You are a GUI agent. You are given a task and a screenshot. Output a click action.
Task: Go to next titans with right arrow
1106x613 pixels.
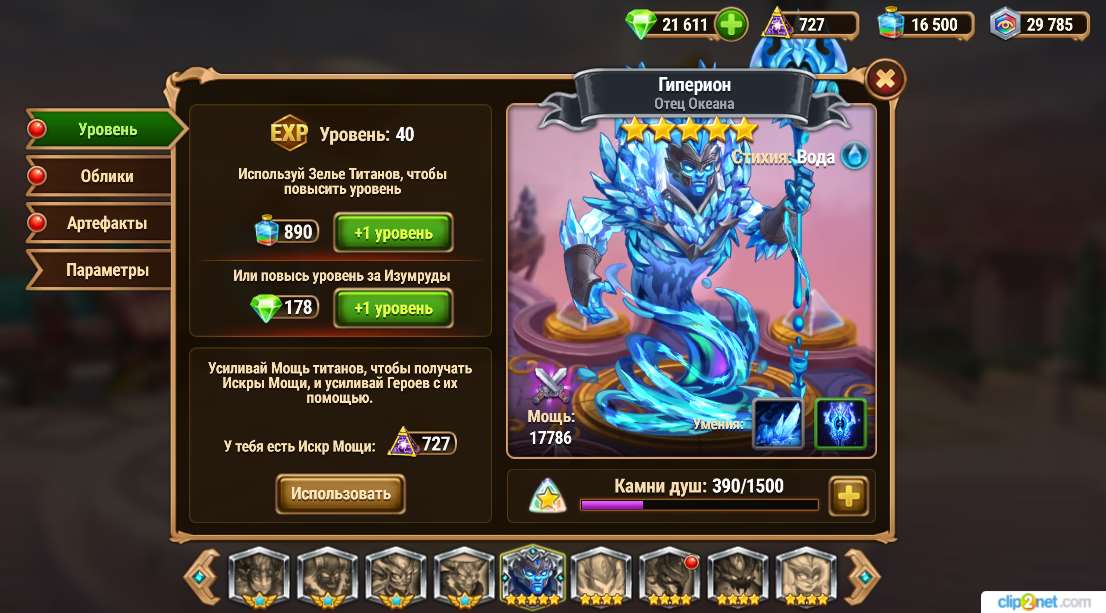coord(862,574)
